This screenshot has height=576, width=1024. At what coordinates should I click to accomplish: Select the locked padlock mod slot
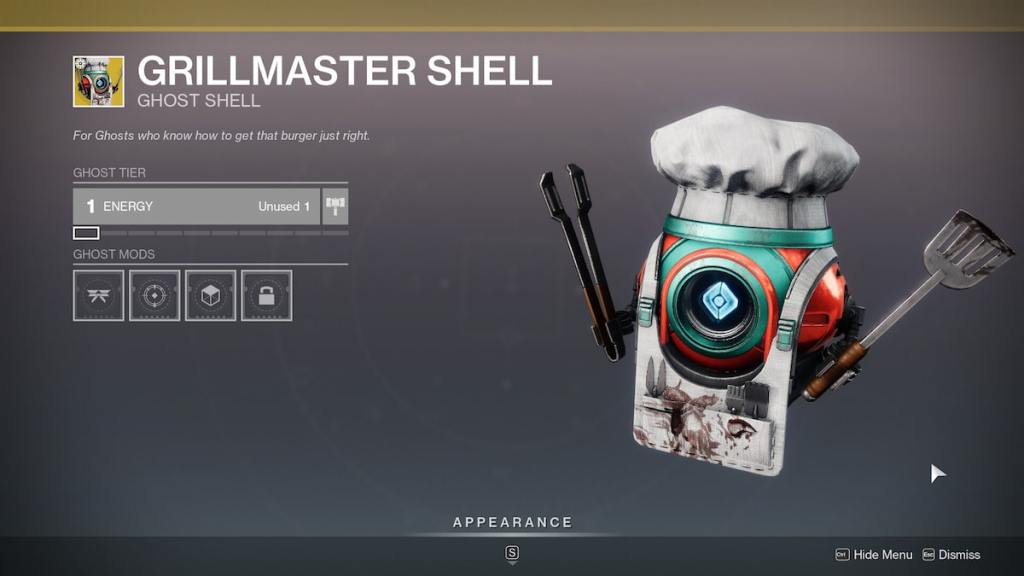tap(266, 295)
